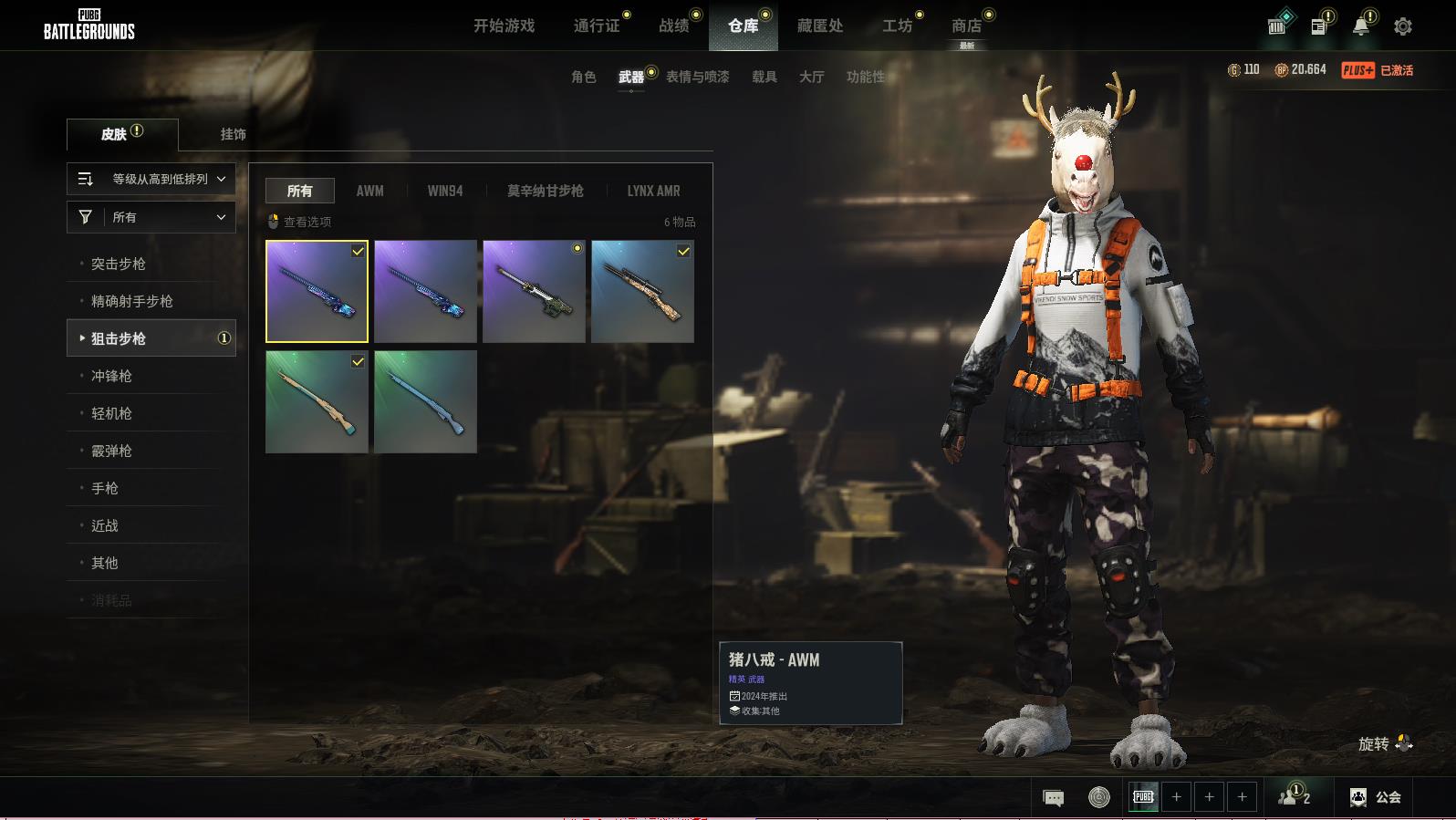Choose the 霰弹枪 shotgun category
1456x820 pixels.
111,451
